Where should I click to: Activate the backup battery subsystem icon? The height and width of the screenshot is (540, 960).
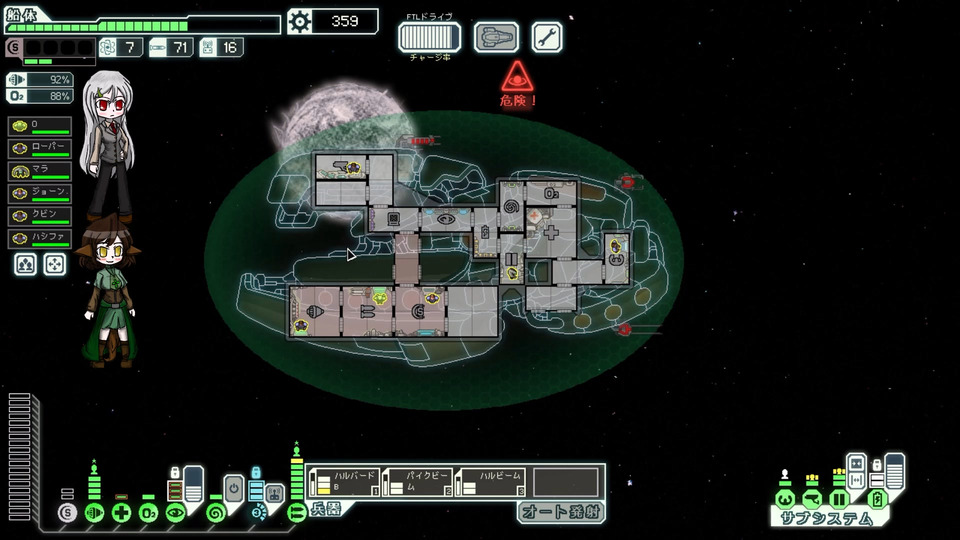tap(877, 498)
